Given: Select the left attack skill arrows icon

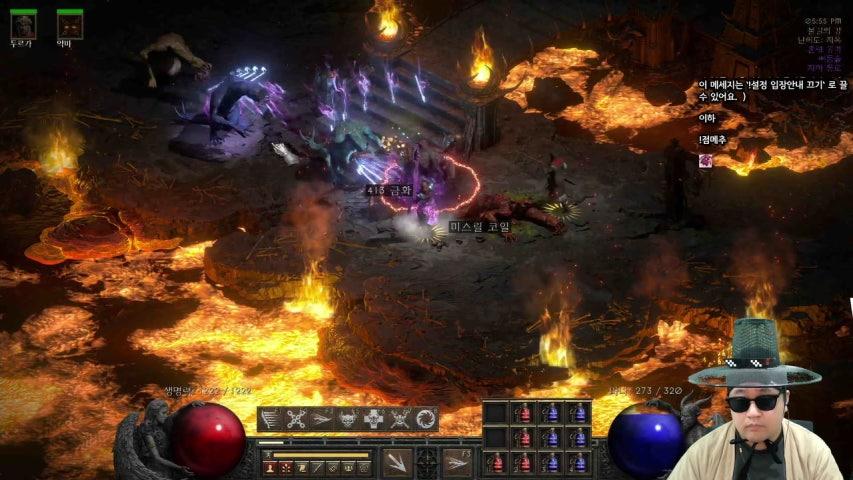Looking at the screenshot, I should 396,462.
